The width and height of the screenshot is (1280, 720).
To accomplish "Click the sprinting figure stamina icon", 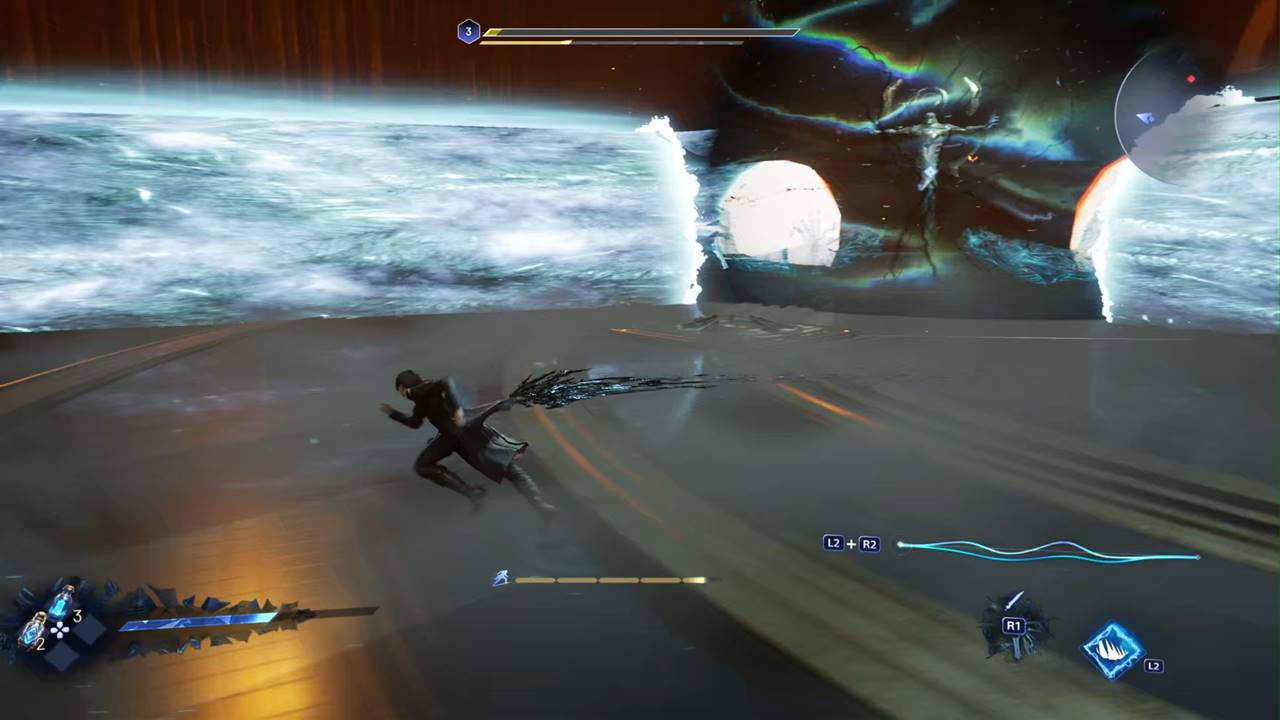I will [501, 578].
